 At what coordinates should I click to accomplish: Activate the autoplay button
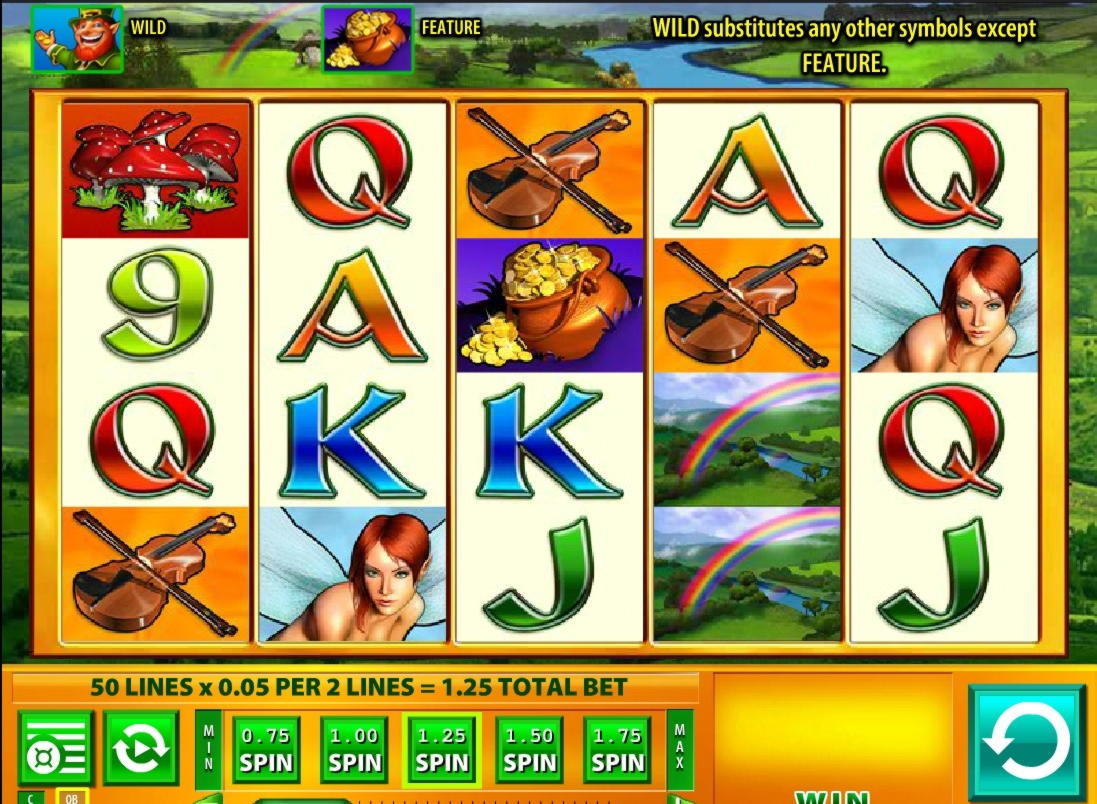141,748
